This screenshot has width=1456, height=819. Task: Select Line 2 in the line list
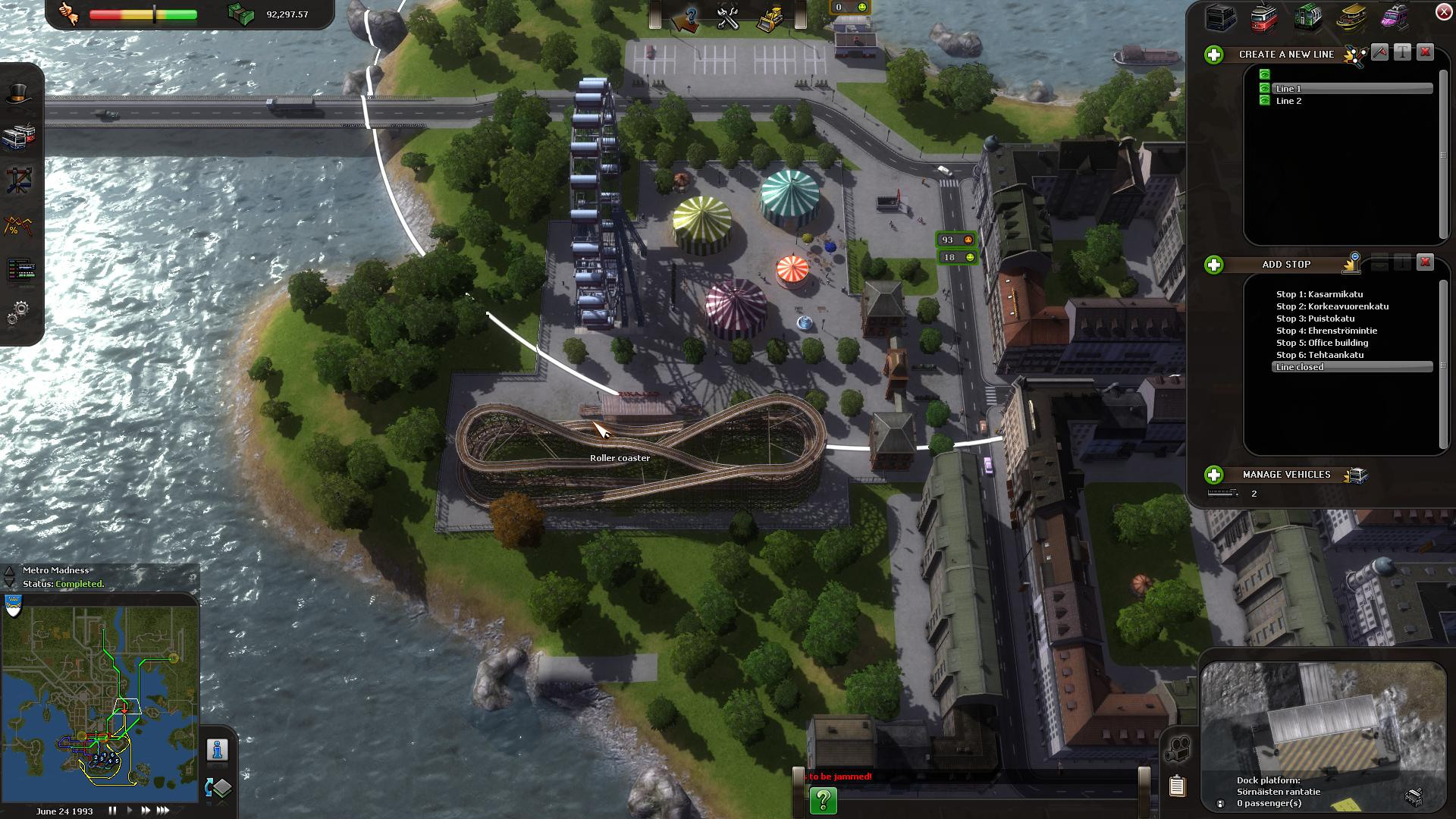(1288, 101)
